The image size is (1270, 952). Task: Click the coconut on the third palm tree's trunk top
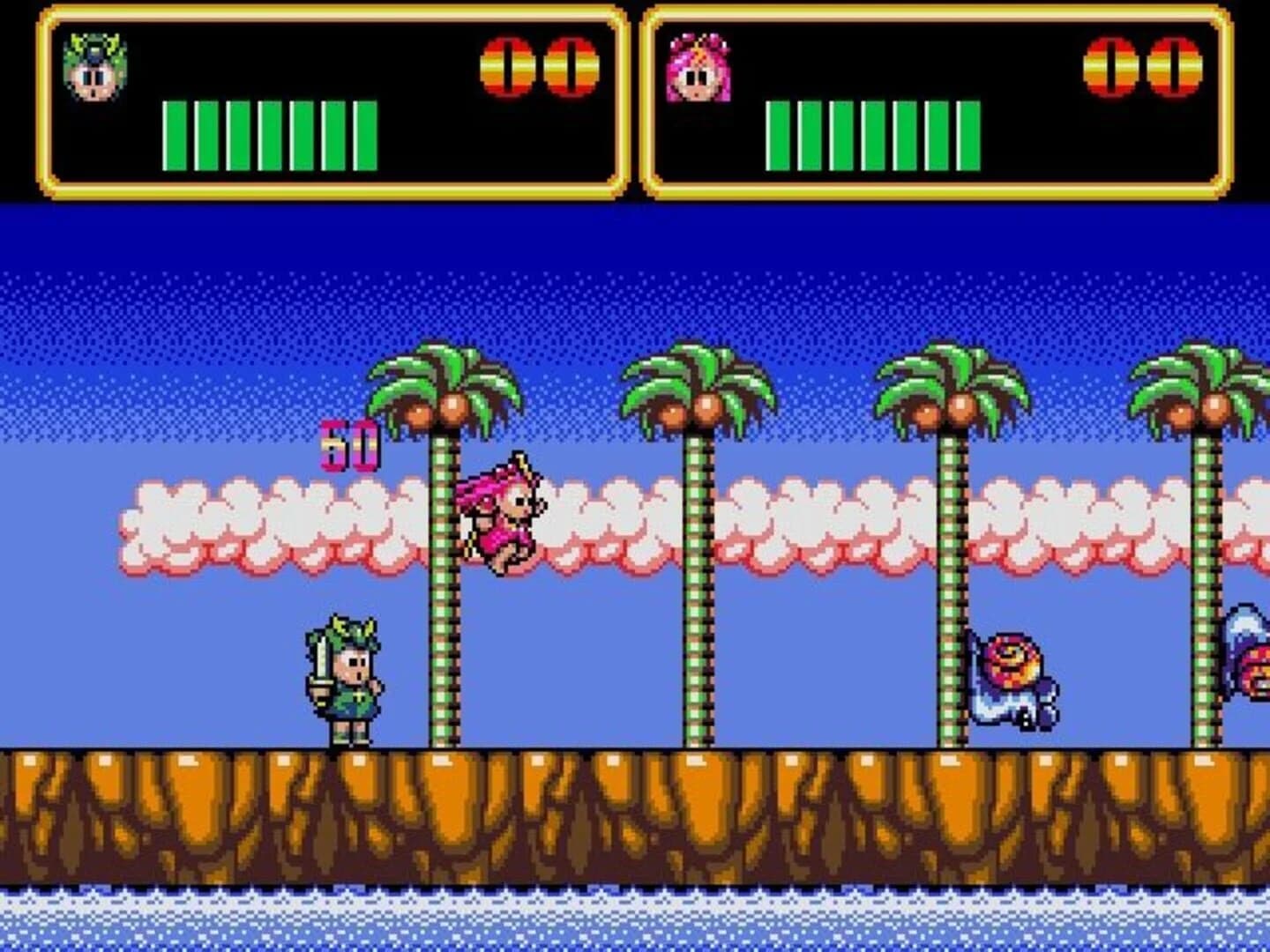(961, 407)
